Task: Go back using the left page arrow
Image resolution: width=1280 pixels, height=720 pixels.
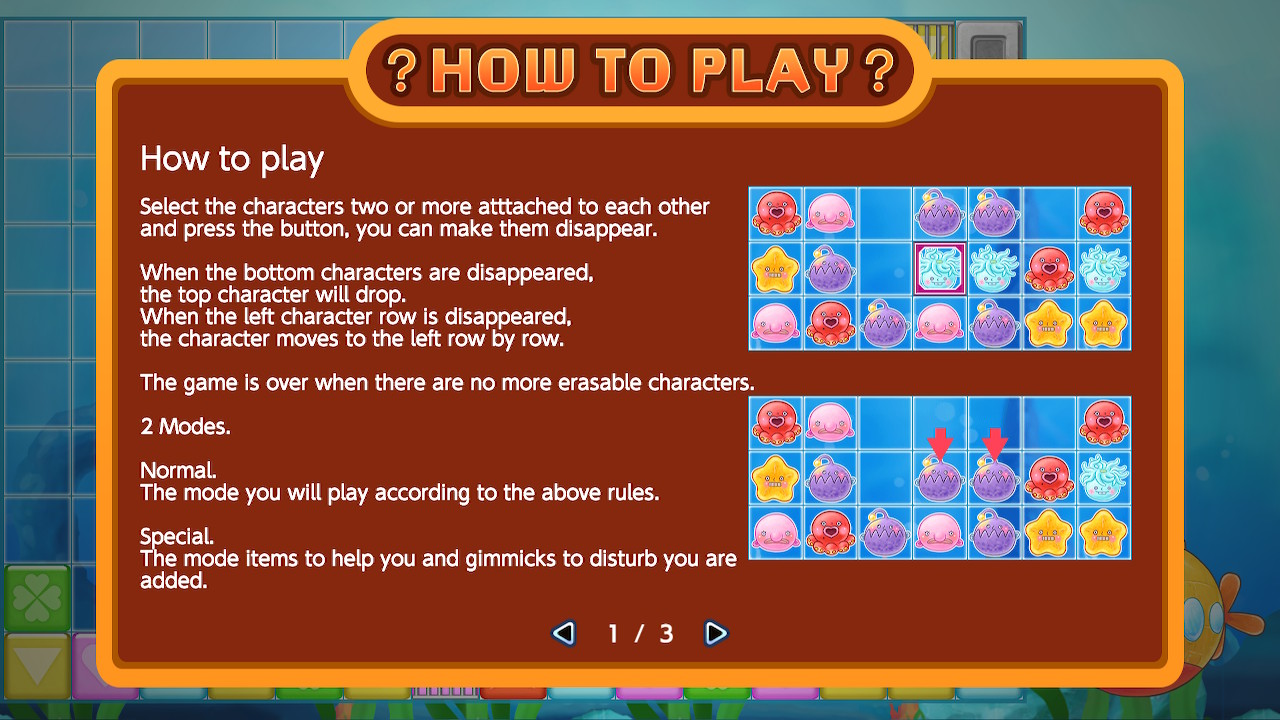Action: (563, 633)
